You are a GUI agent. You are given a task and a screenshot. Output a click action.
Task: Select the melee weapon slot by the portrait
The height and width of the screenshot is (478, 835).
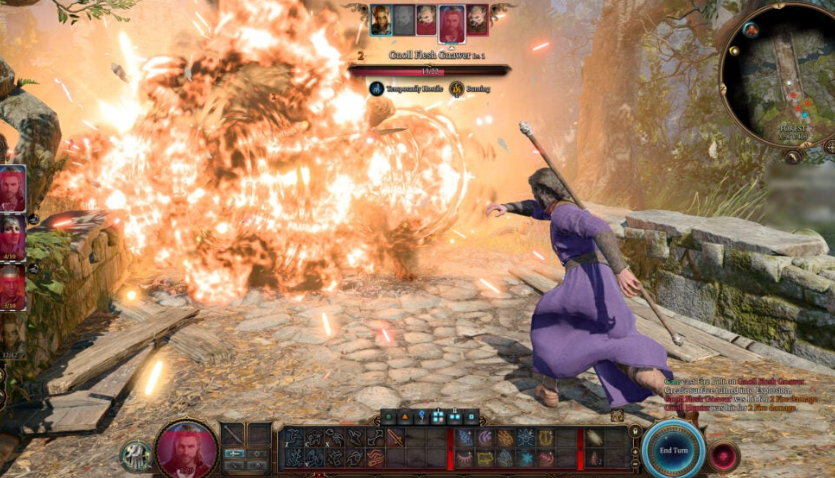pos(233,435)
